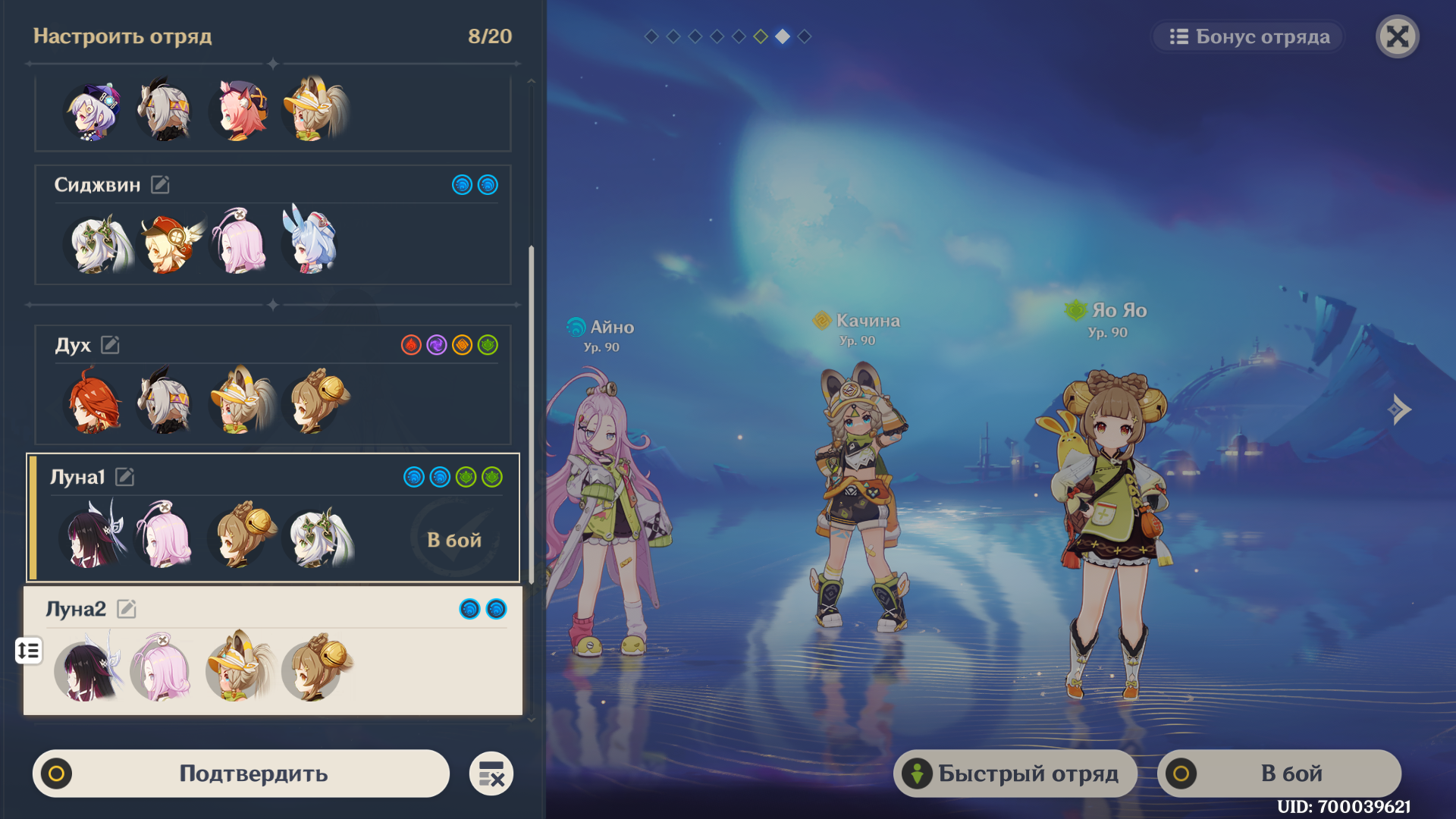
Task: Go to next team with right arrow
Action: pyautogui.click(x=1400, y=409)
